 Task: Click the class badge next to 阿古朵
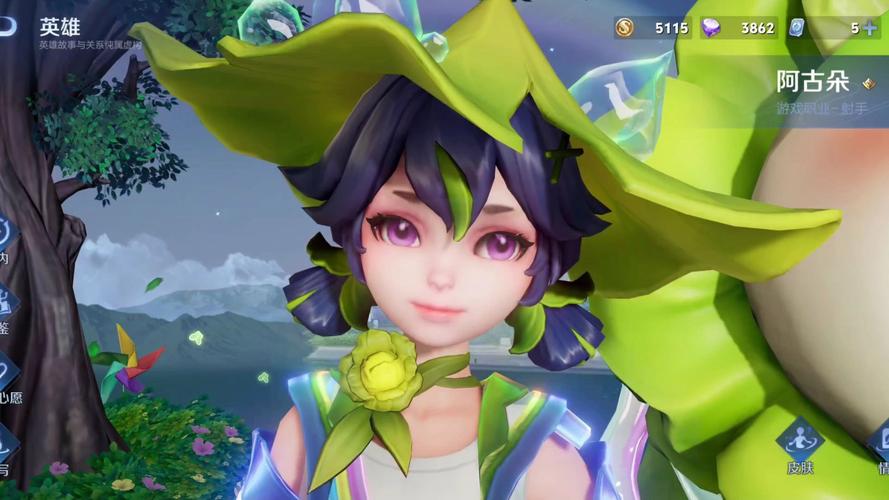tap(868, 84)
